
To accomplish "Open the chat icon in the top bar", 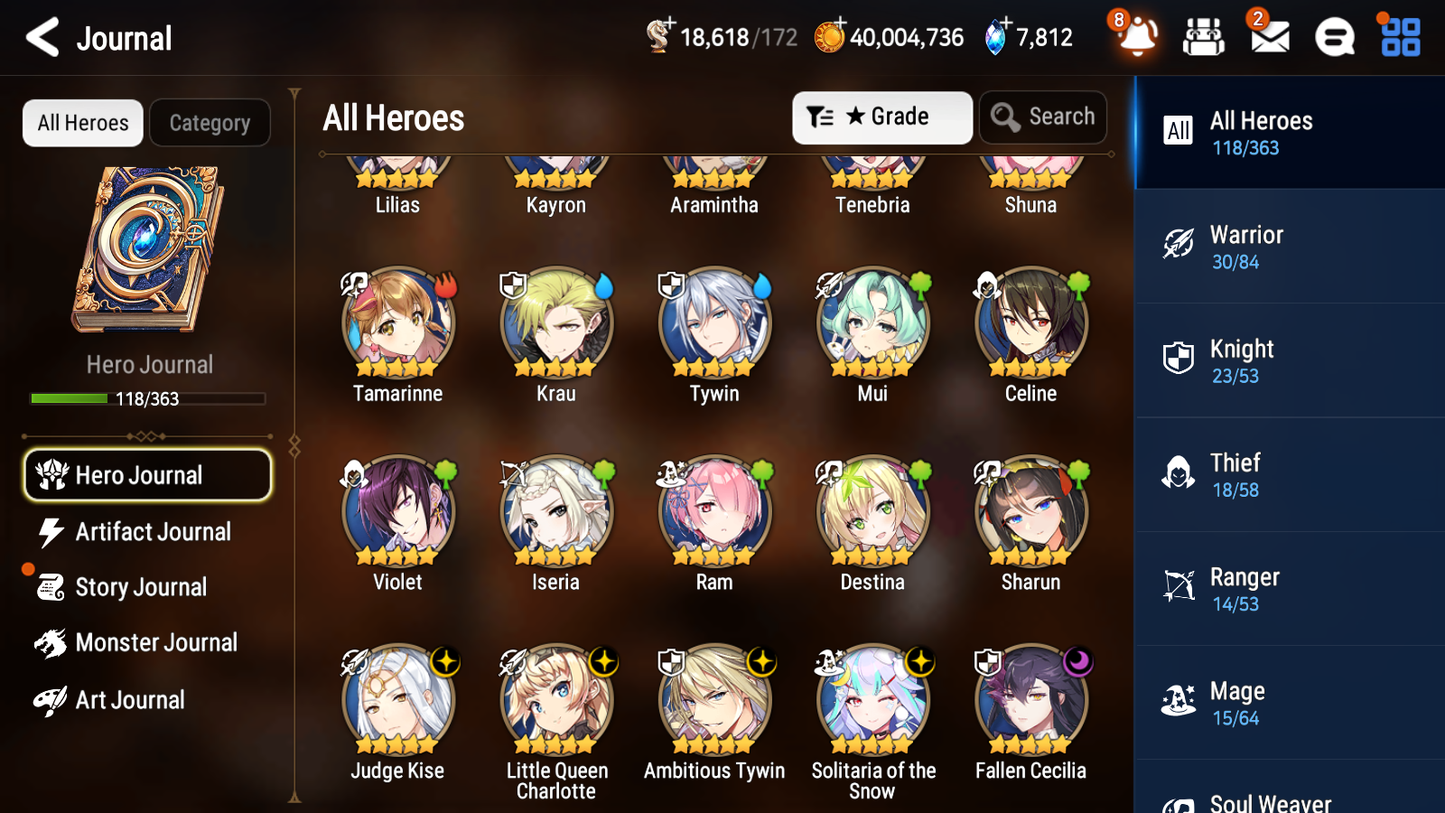I will click(1334, 36).
